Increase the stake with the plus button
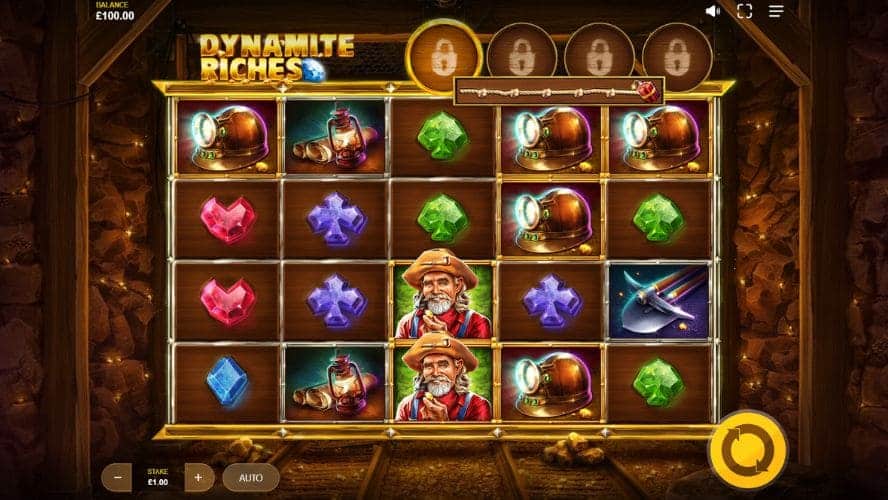888x500 pixels. click(198, 477)
